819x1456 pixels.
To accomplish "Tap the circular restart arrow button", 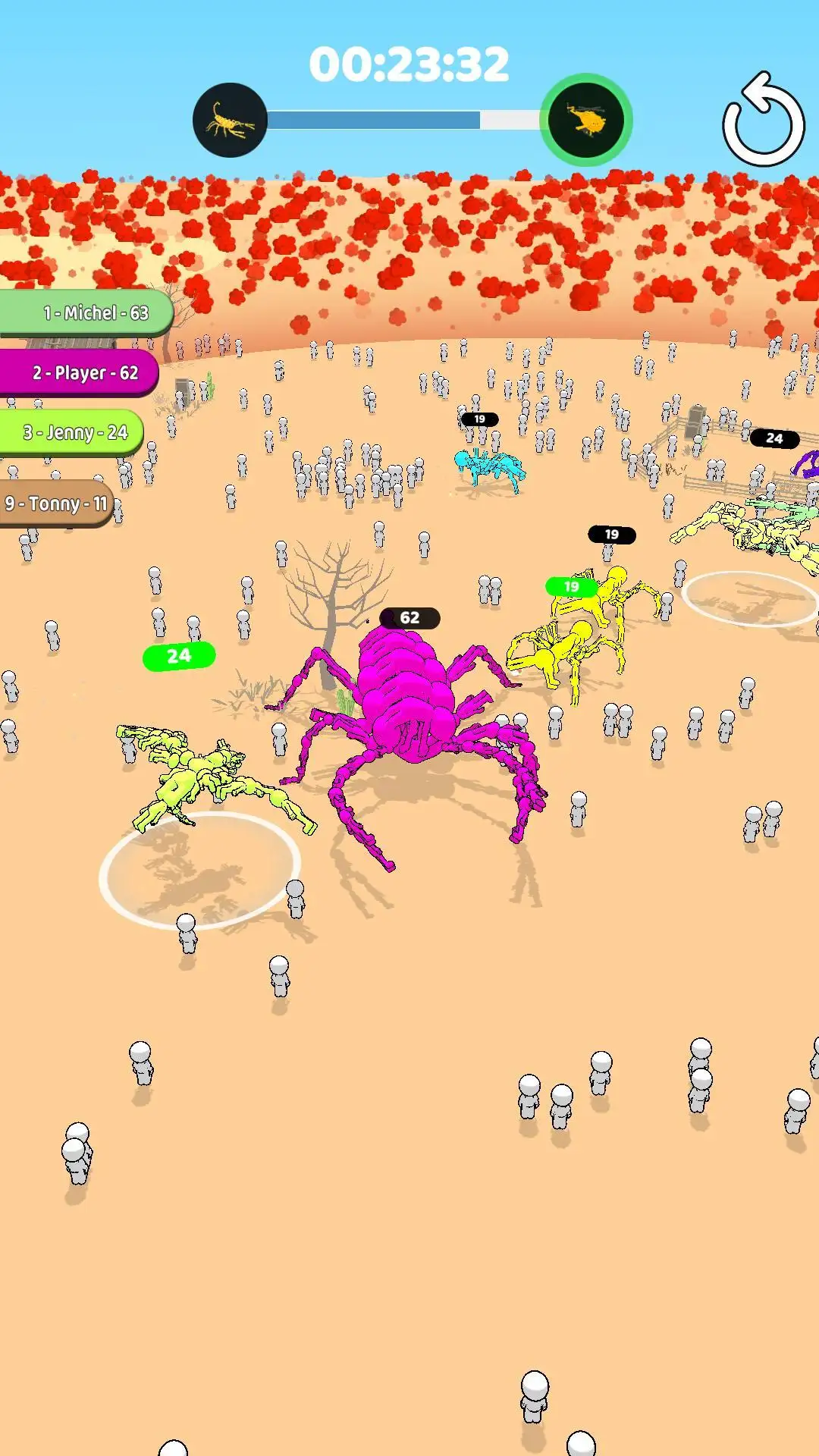I will pyautogui.click(x=763, y=121).
